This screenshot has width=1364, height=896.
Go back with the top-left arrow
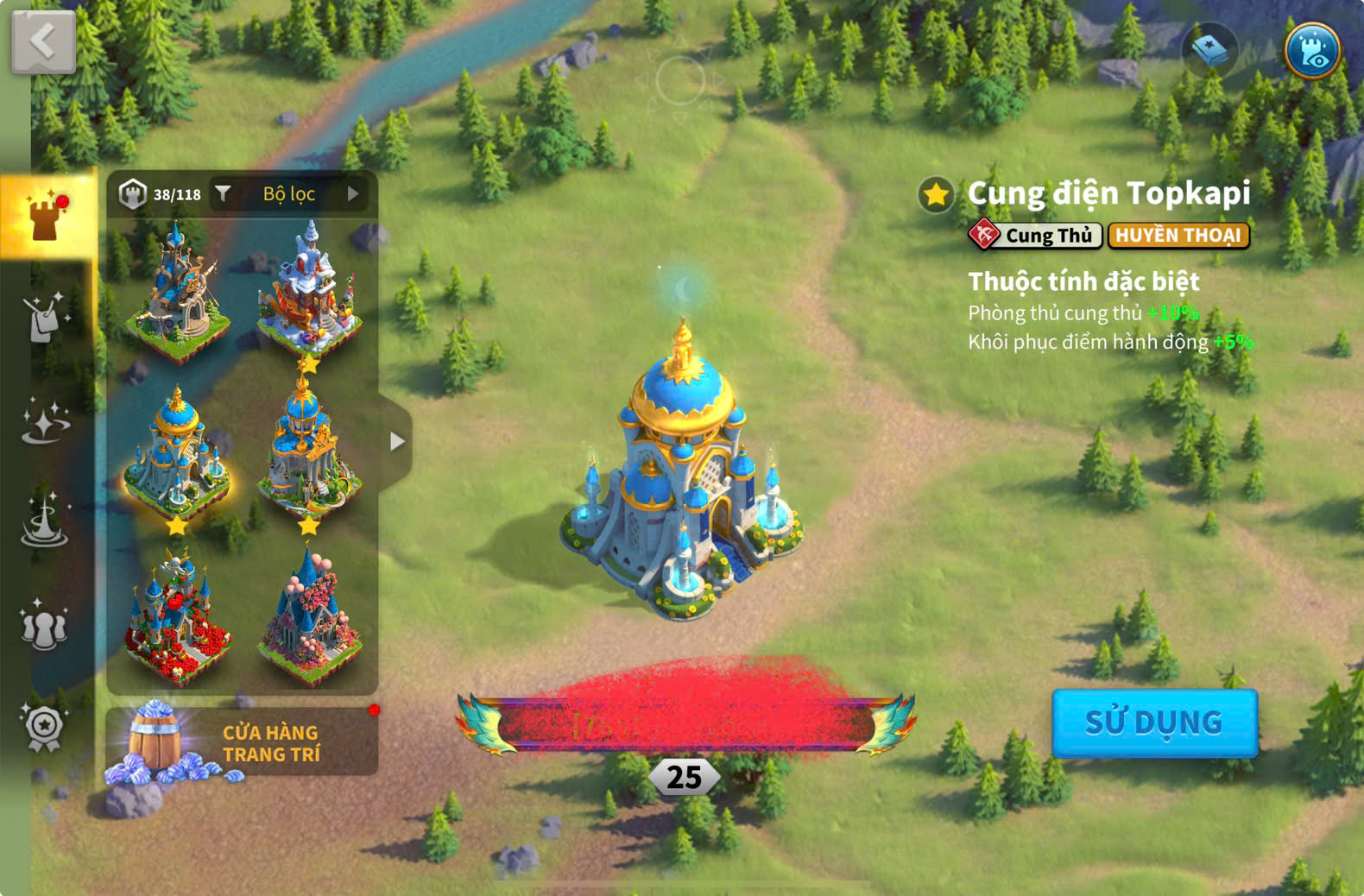coord(43,41)
